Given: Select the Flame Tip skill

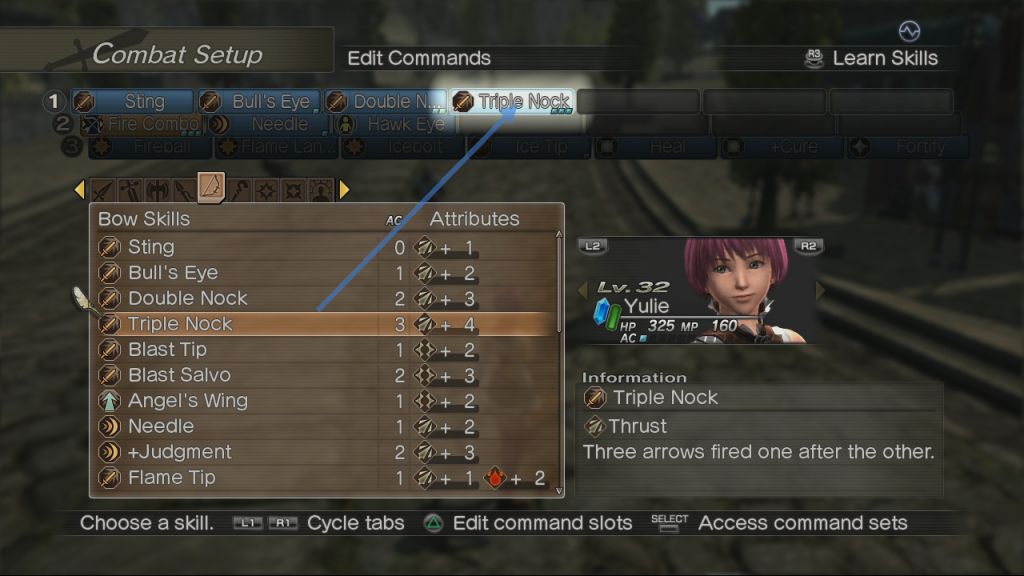Looking at the screenshot, I should pos(171,477).
